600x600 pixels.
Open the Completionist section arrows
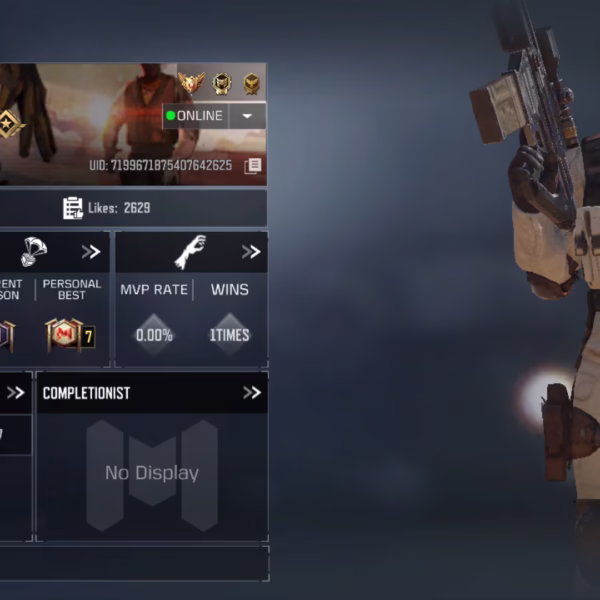[251, 393]
